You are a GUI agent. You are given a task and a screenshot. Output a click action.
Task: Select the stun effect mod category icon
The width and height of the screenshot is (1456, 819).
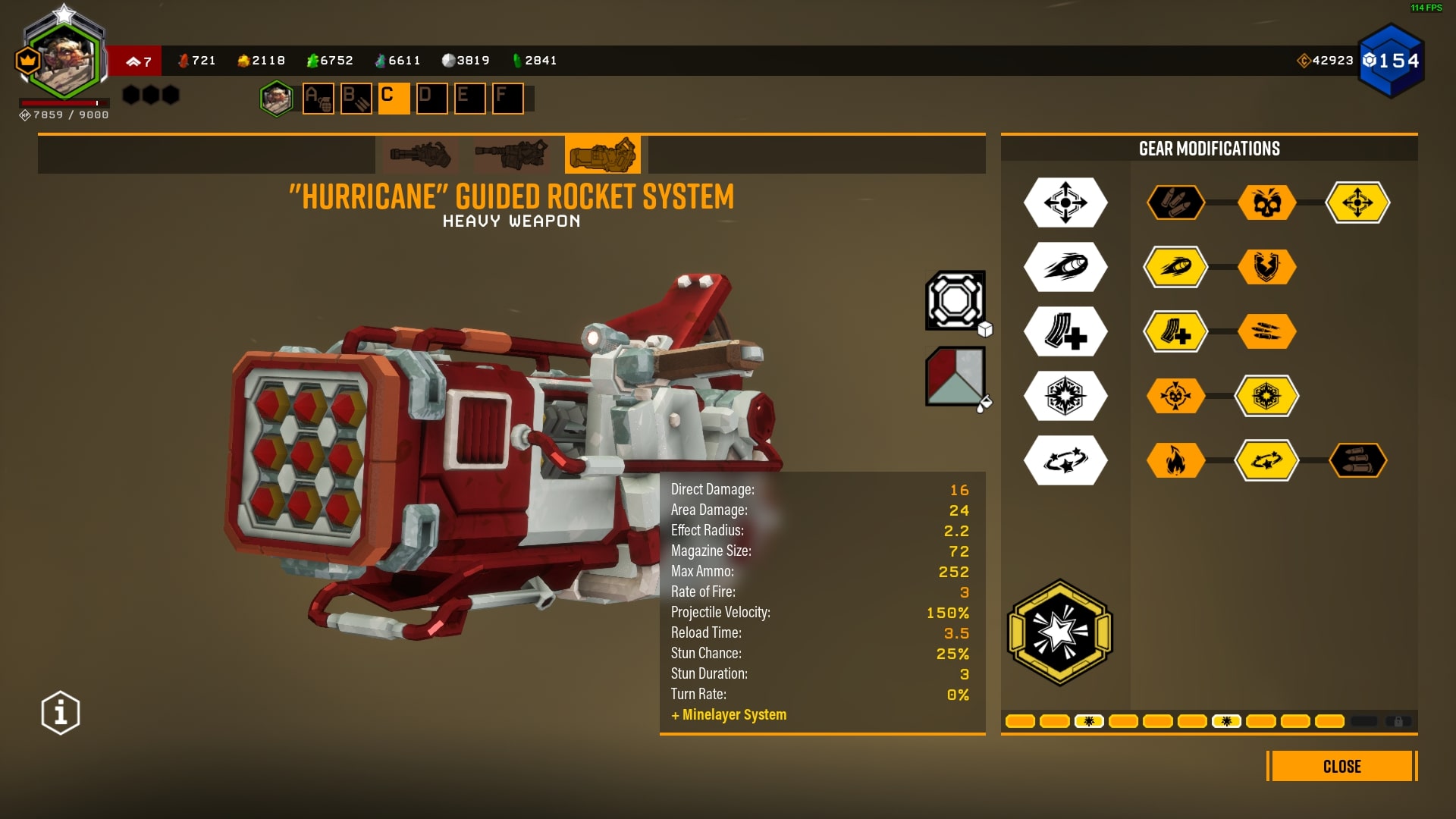[1065, 460]
